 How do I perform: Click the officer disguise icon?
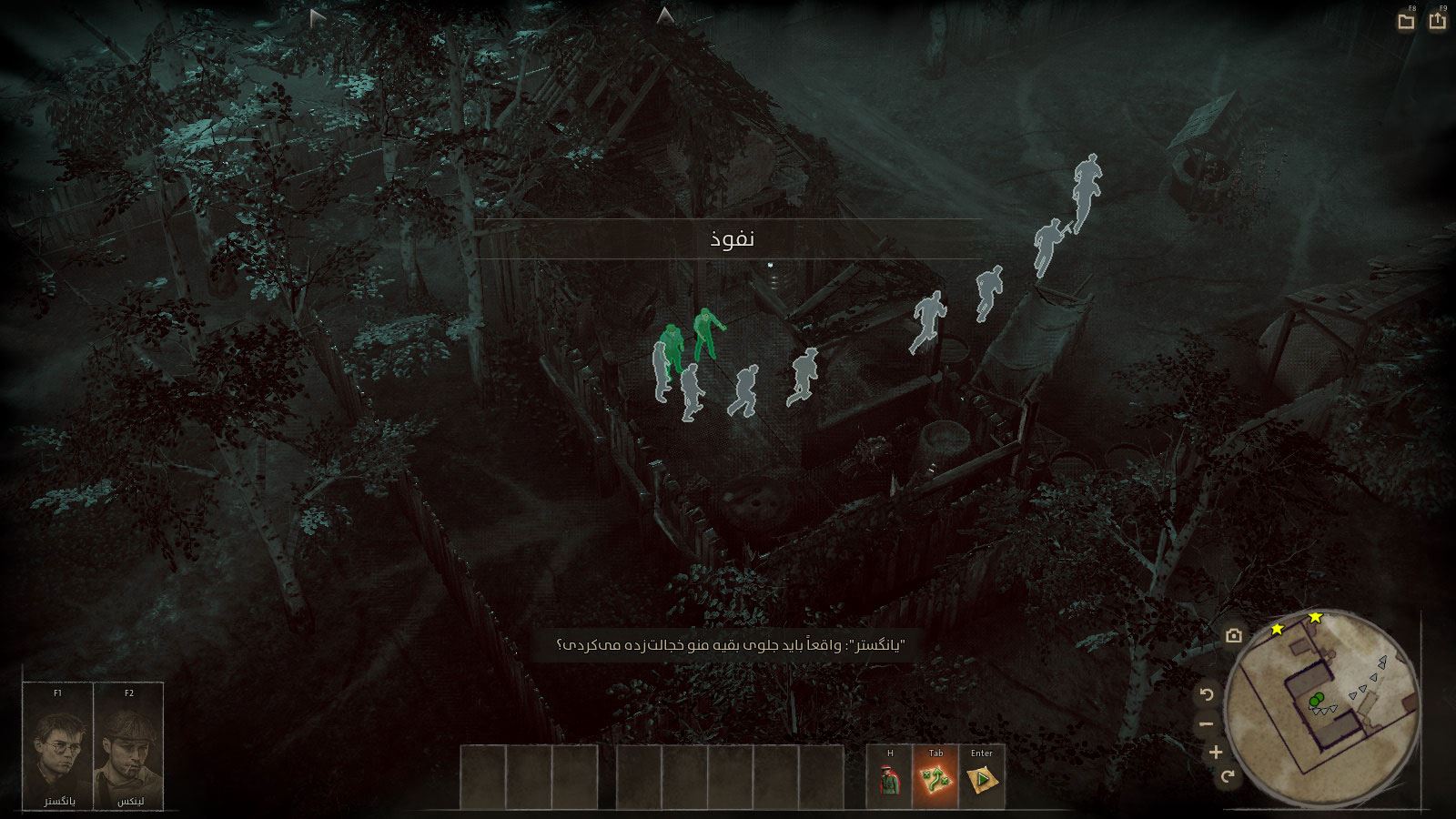pyautogui.click(x=890, y=780)
